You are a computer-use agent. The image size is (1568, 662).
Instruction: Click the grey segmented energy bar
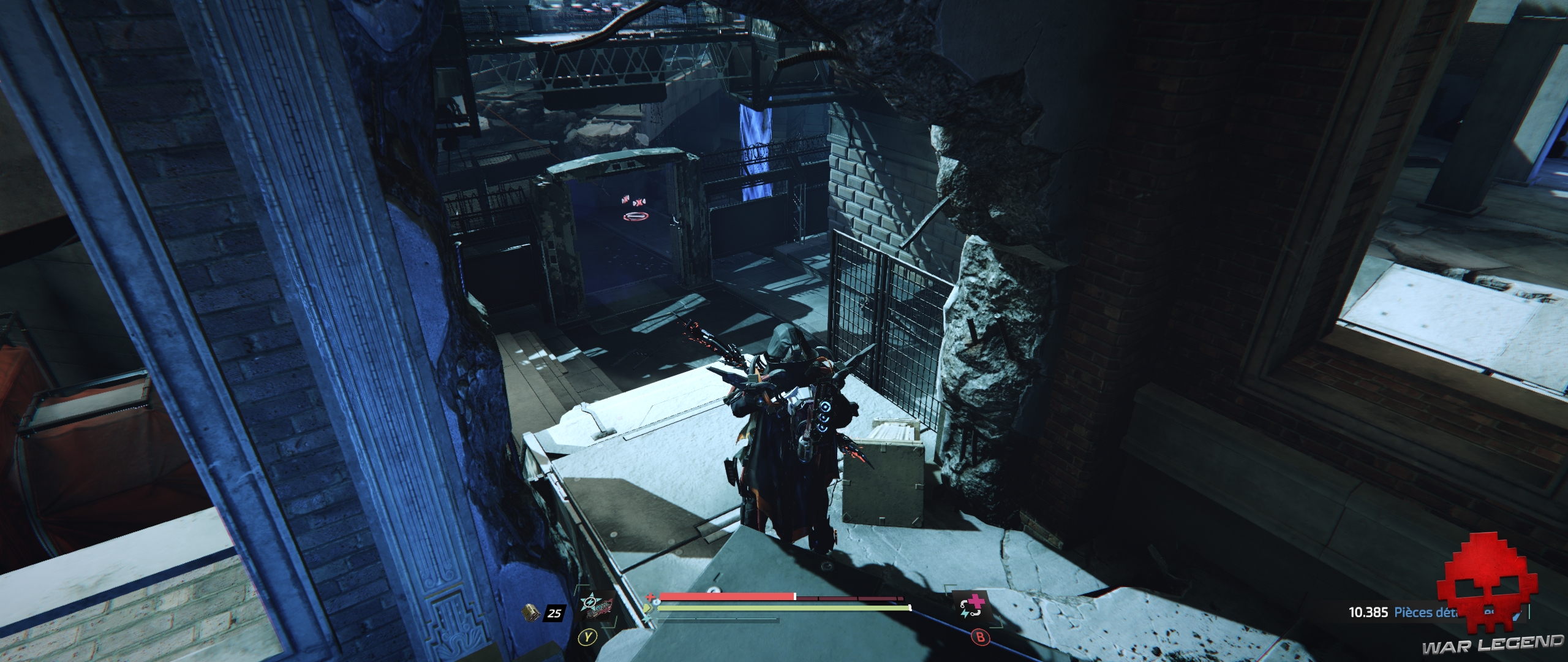pos(718,620)
